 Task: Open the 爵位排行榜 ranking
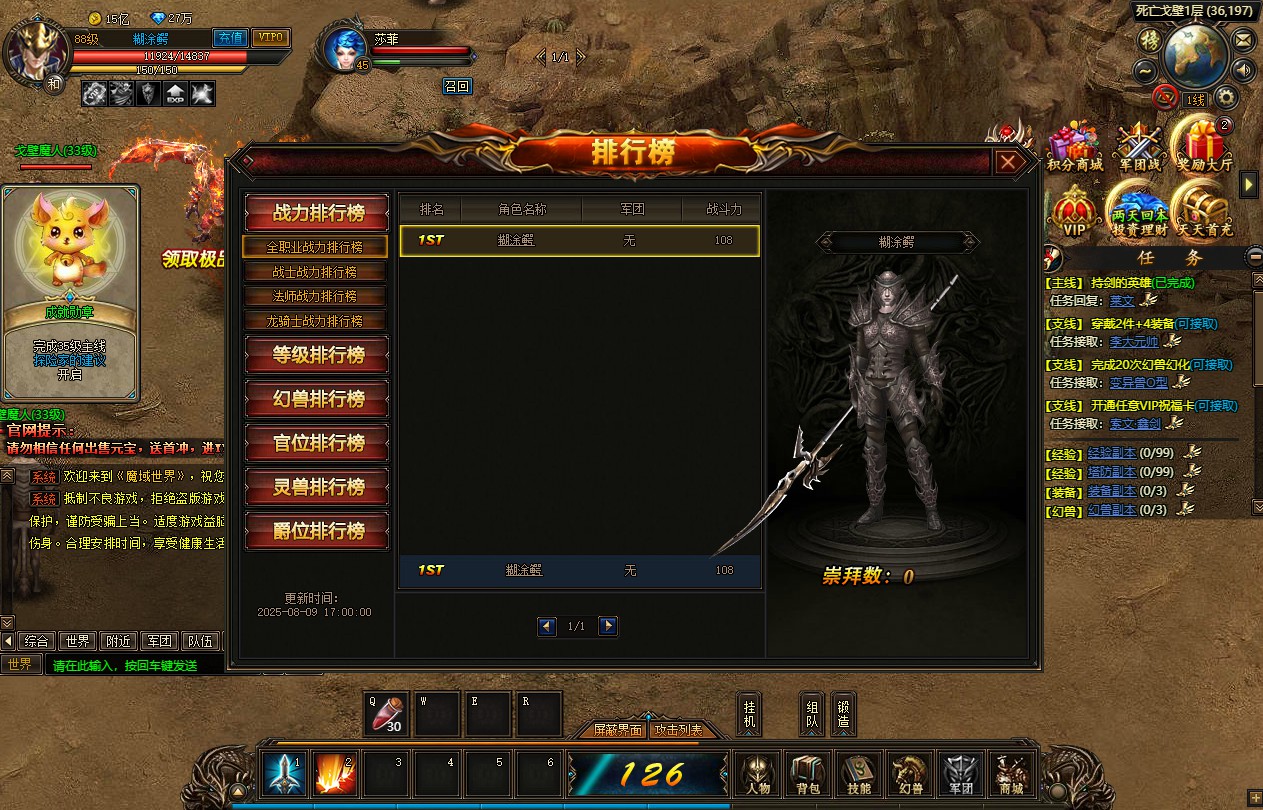pos(317,531)
